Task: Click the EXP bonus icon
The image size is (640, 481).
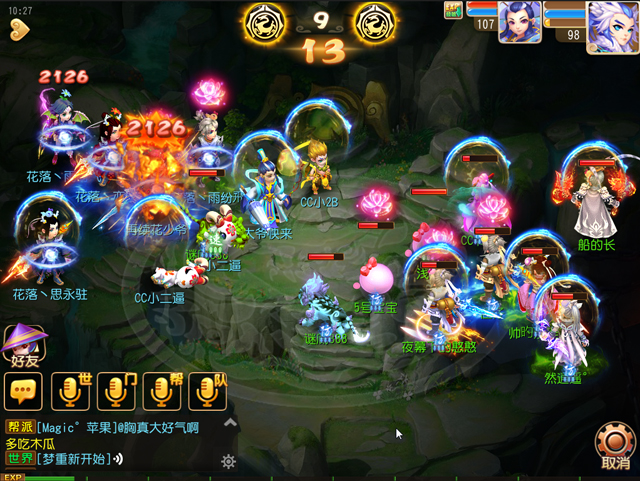Action: [452, 9]
